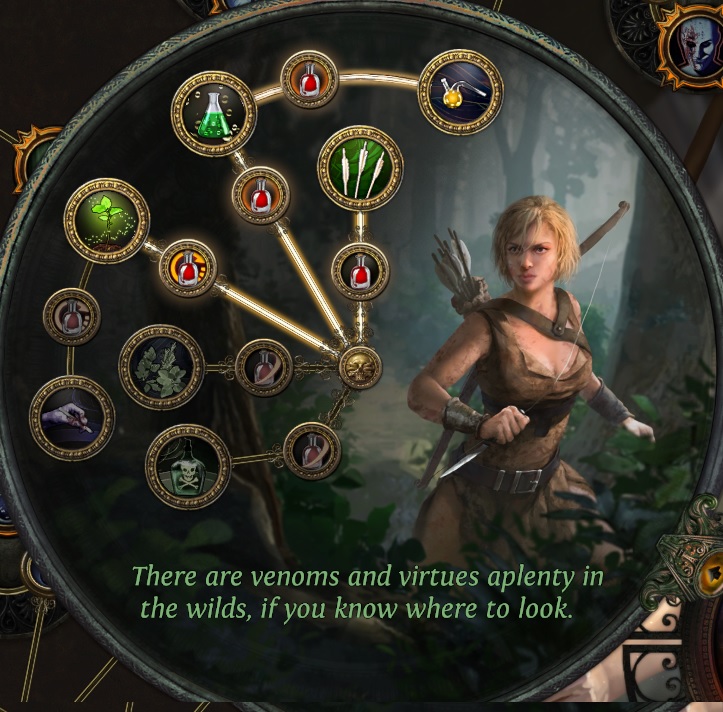Choose the yellow potion vial notable node
723x712 pixels.
[x=460, y=91]
